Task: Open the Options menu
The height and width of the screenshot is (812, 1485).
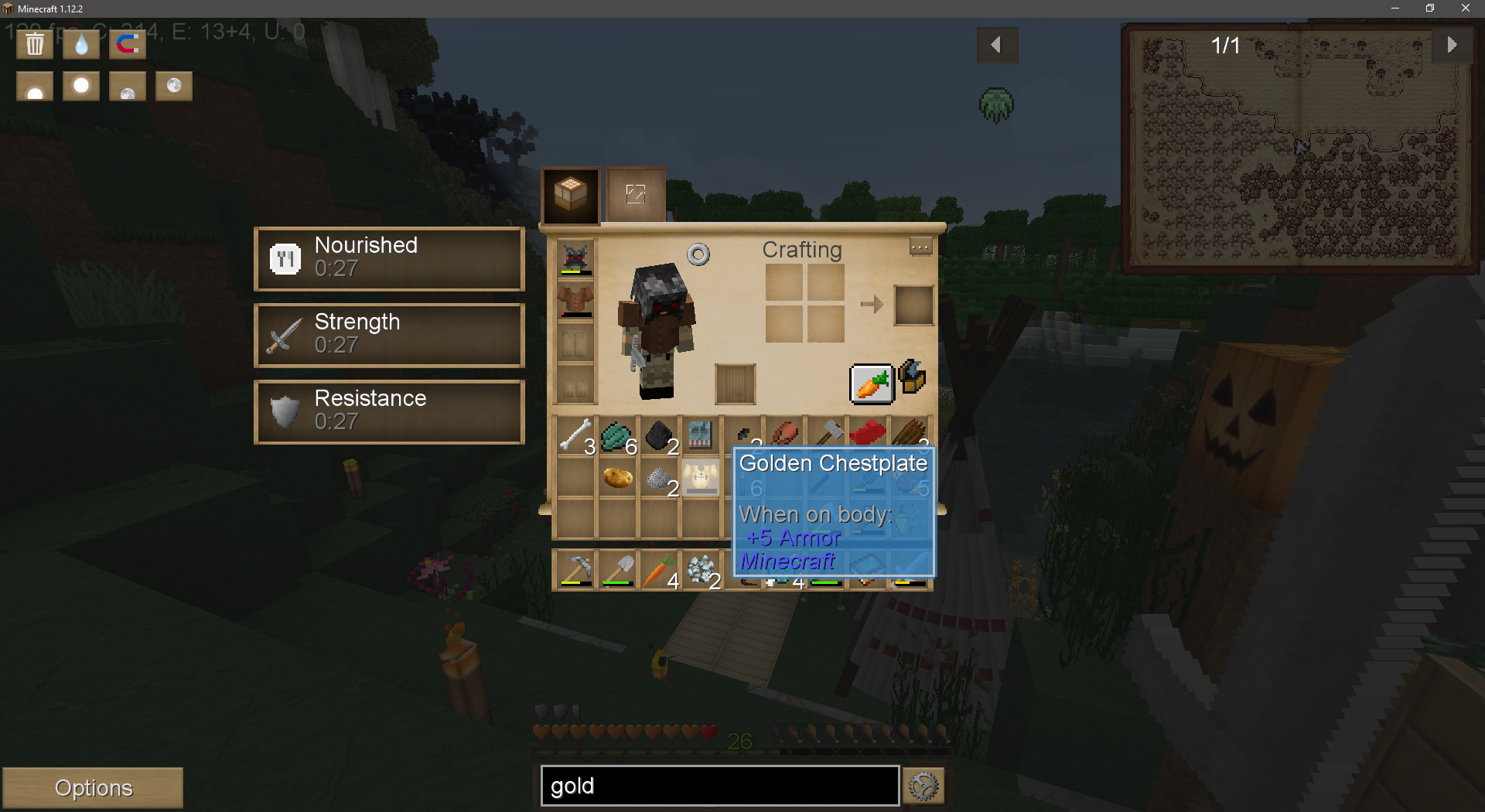Action: 93,786
